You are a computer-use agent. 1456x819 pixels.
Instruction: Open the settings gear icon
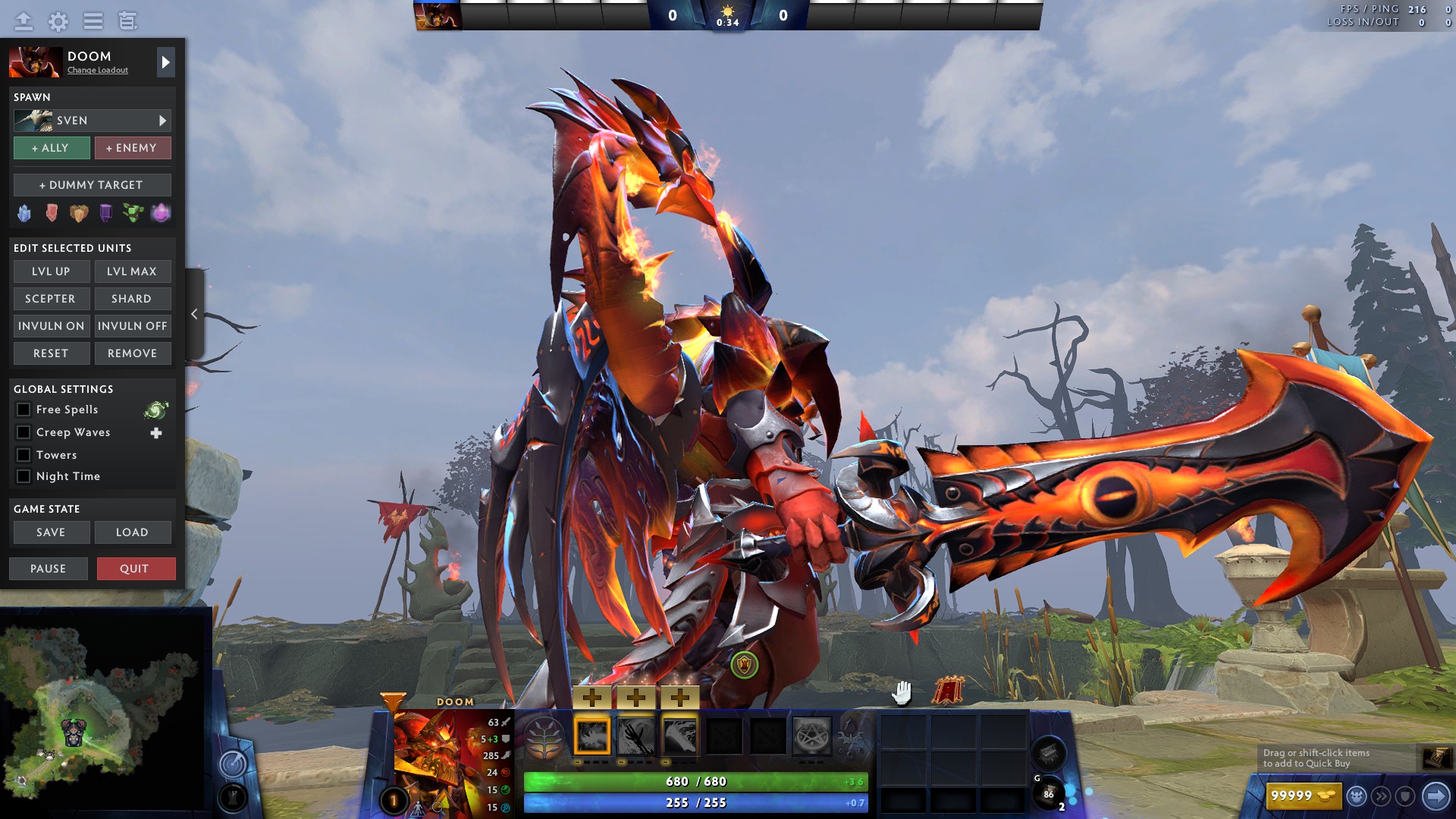[58, 22]
